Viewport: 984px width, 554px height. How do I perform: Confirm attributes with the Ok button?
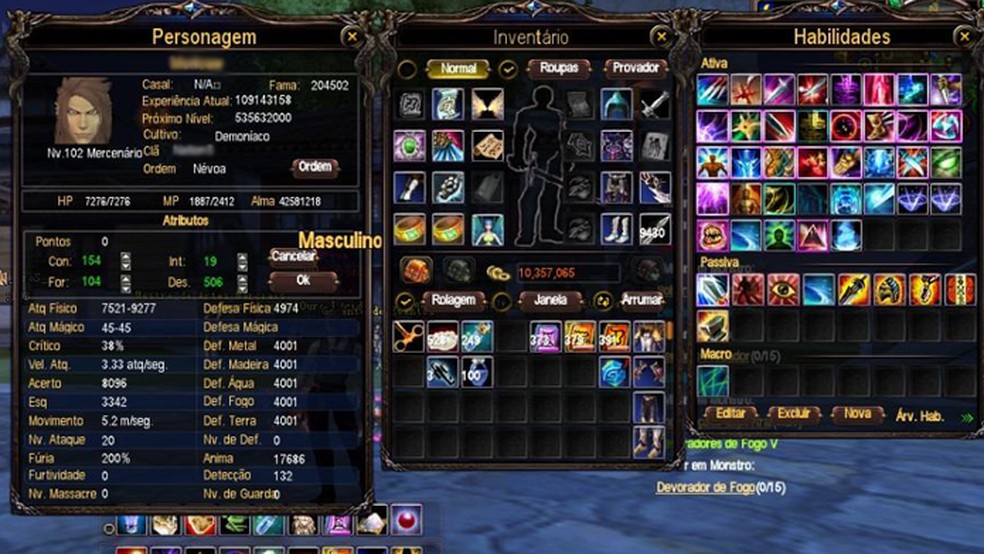pos(303,281)
